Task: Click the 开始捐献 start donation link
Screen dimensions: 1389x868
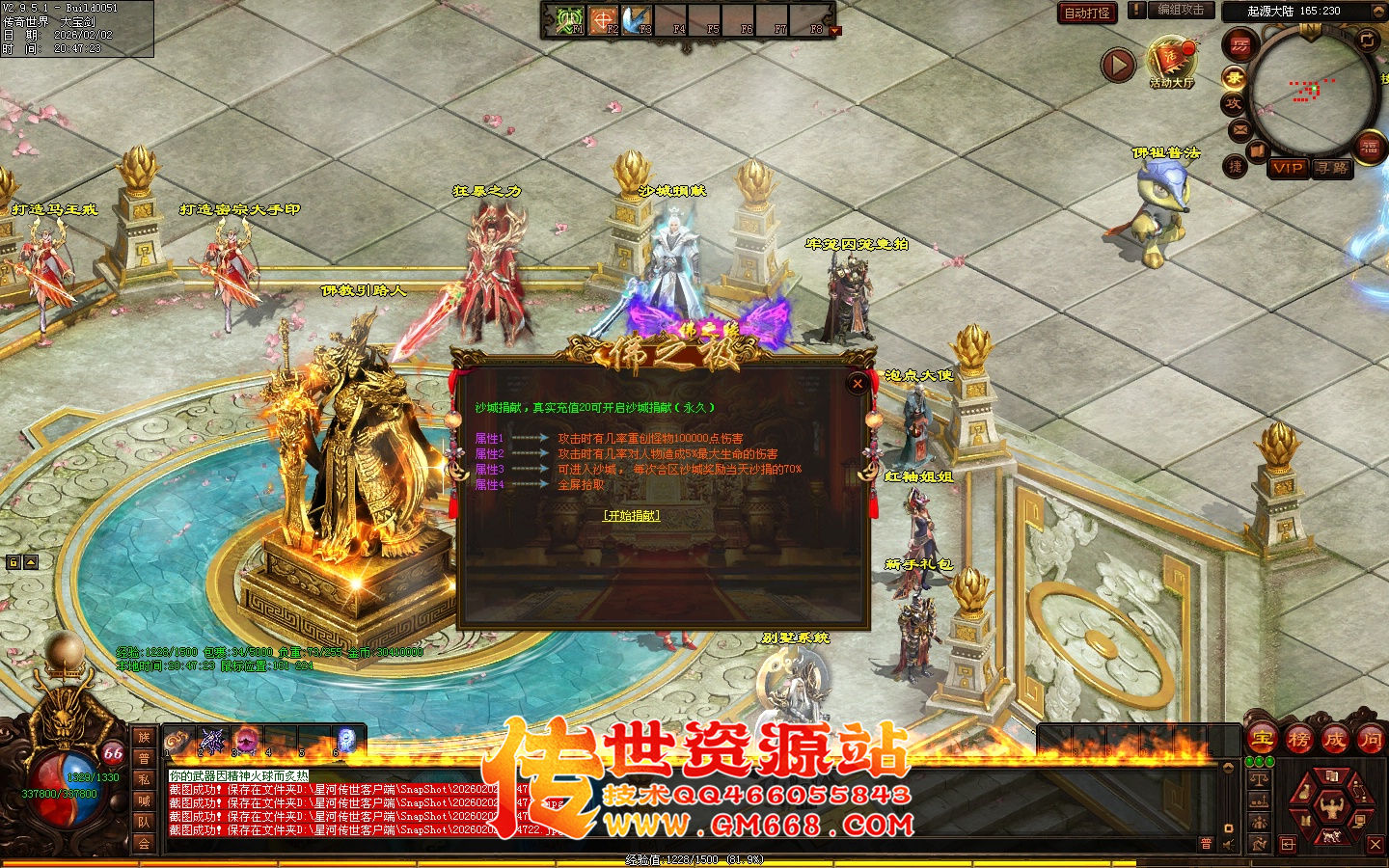Action: pyautogui.click(x=632, y=515)
